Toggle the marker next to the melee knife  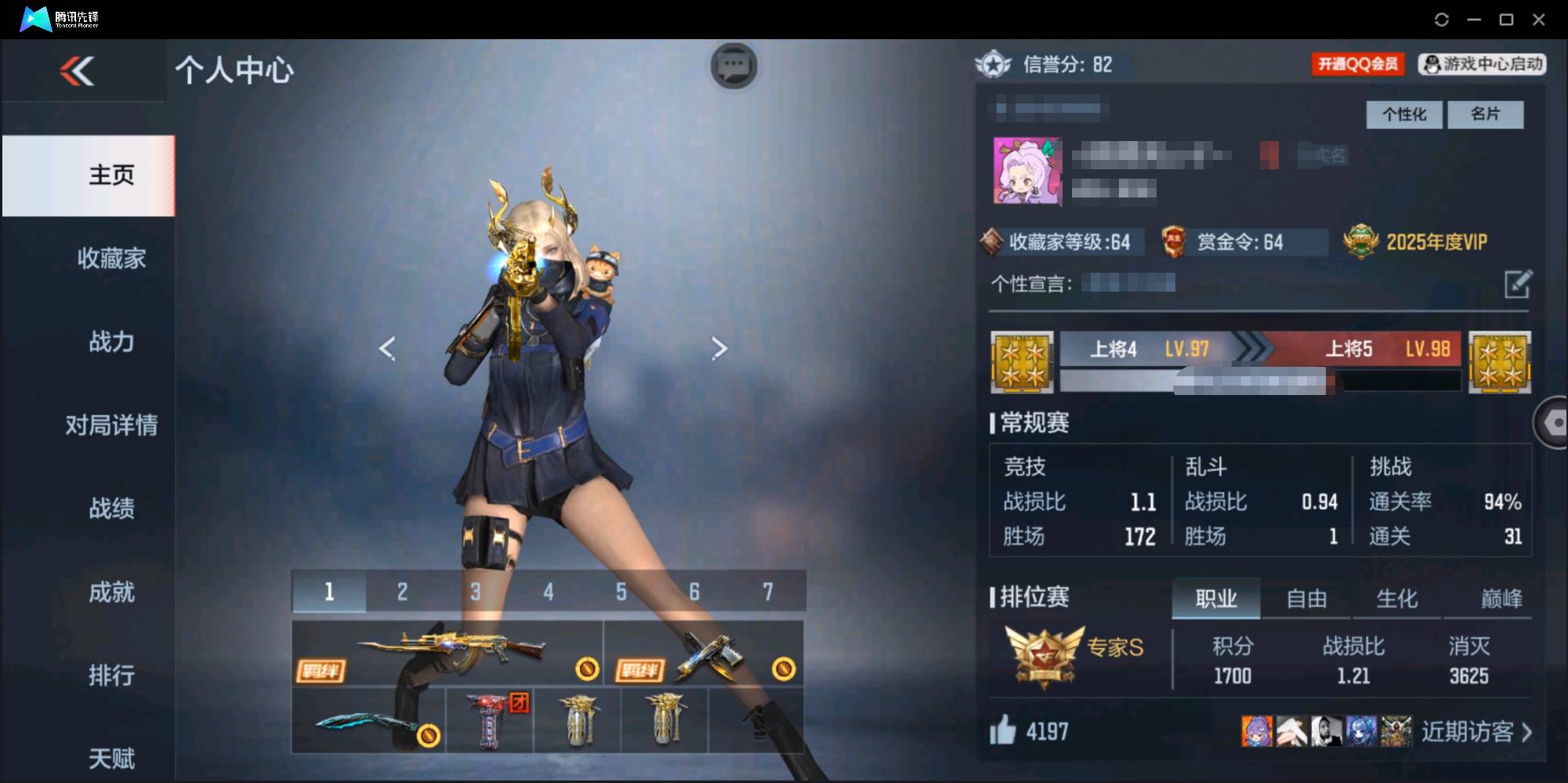tap(429, 736)
